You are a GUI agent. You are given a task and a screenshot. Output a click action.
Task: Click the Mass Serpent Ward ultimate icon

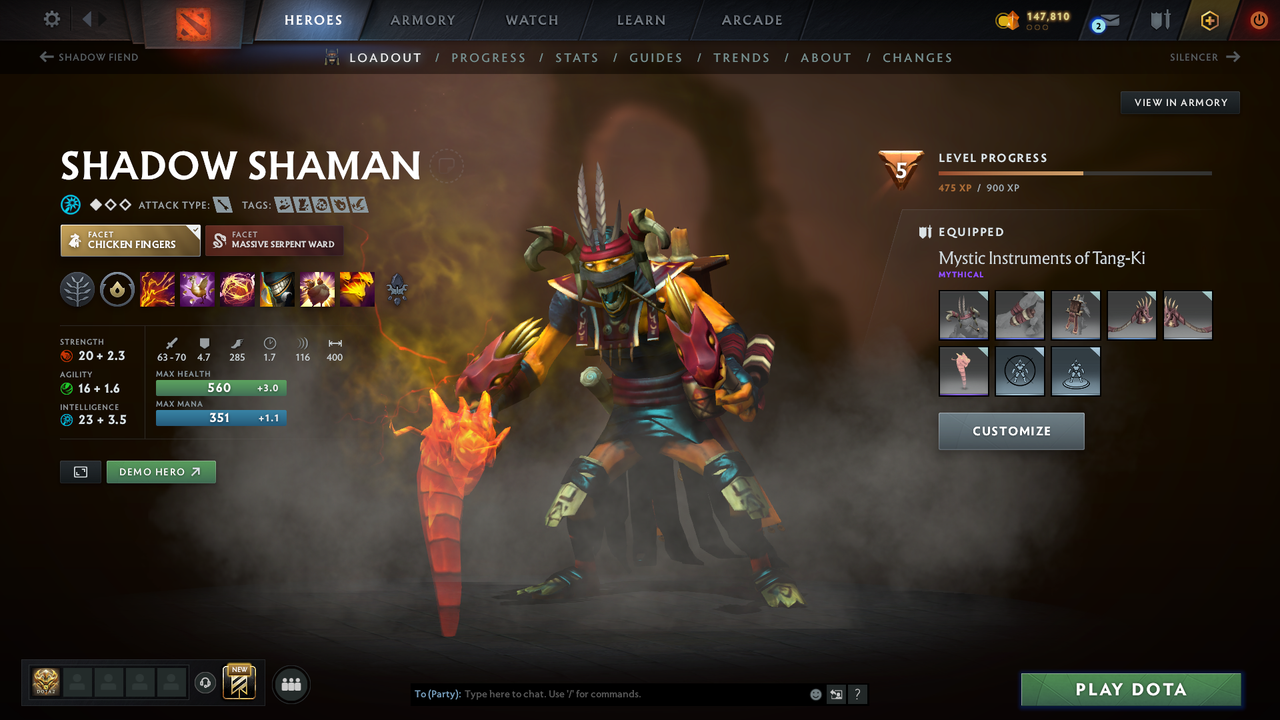(x=355, y=290)
